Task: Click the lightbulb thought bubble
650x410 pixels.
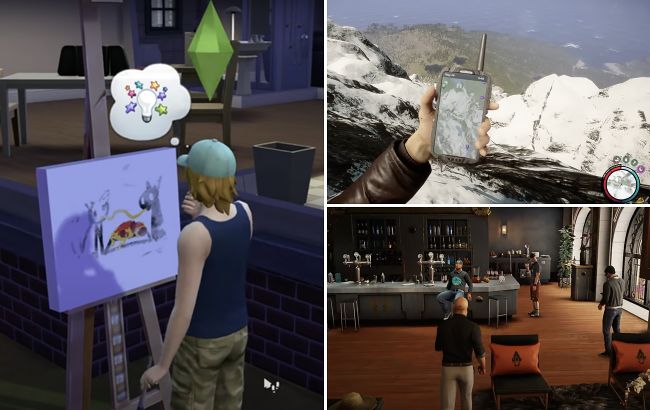Action: (x=148, y=101)
